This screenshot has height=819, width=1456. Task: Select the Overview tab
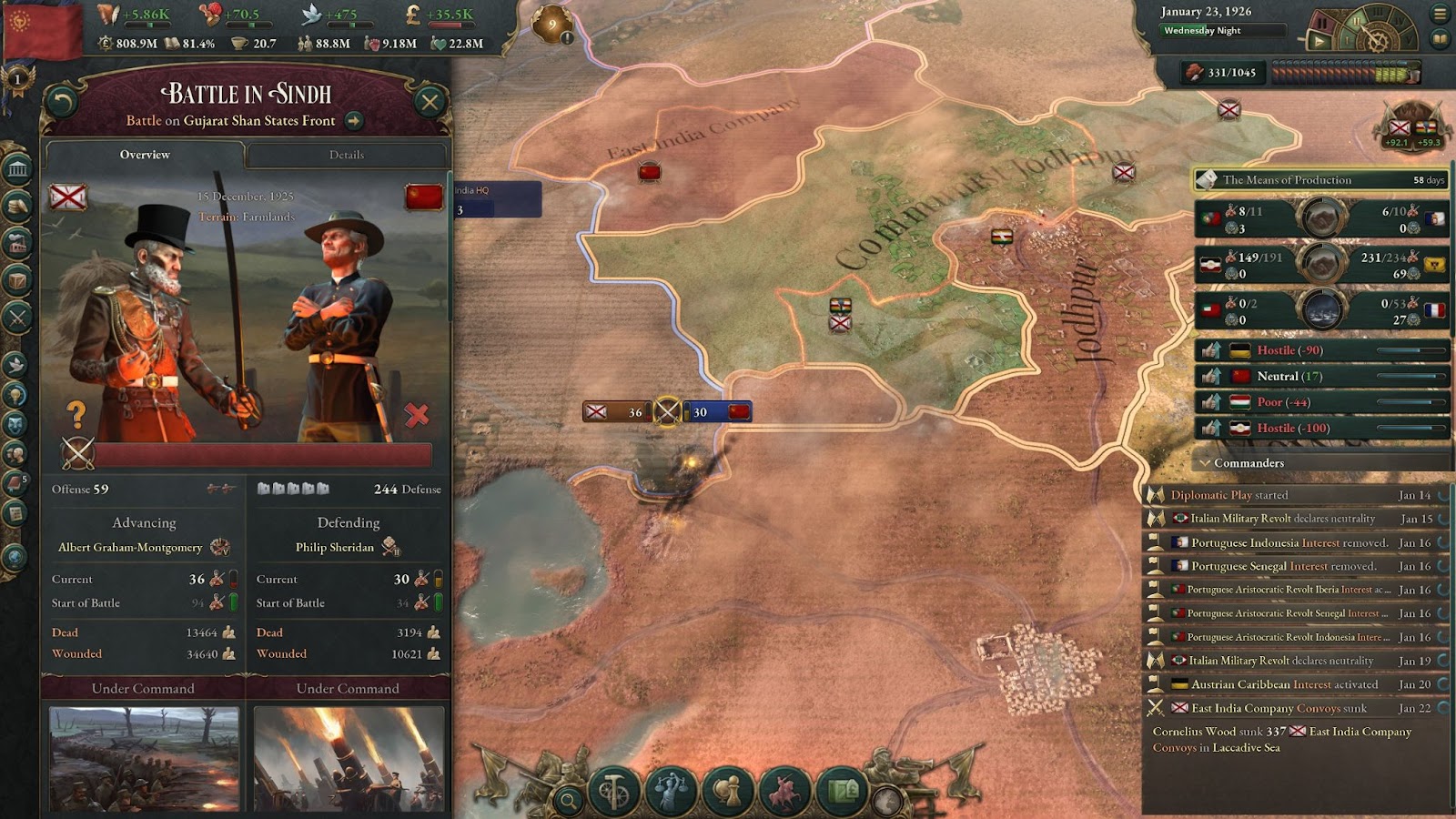[145, 155]
